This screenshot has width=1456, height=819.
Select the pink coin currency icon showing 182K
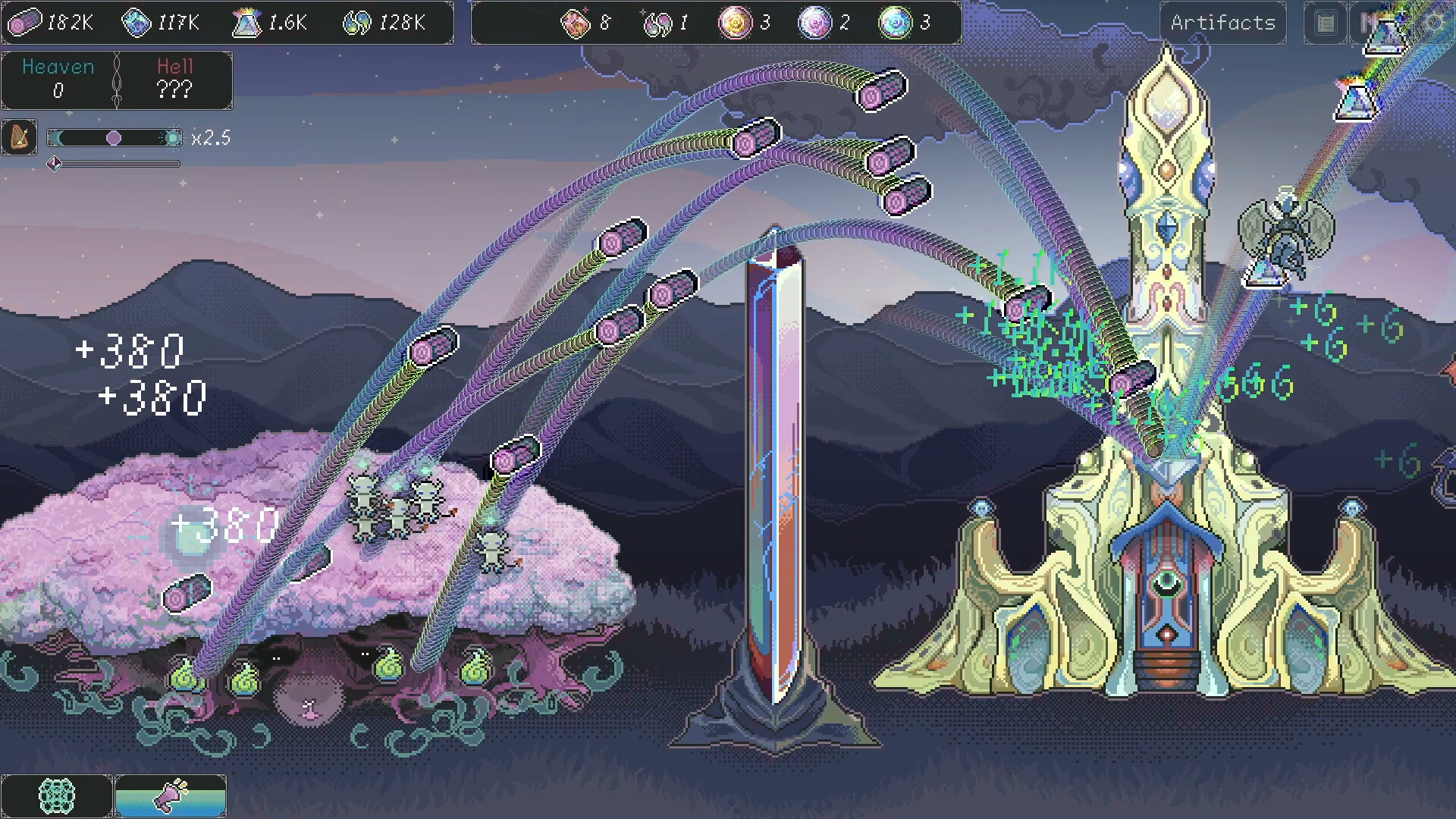(26, 22)
